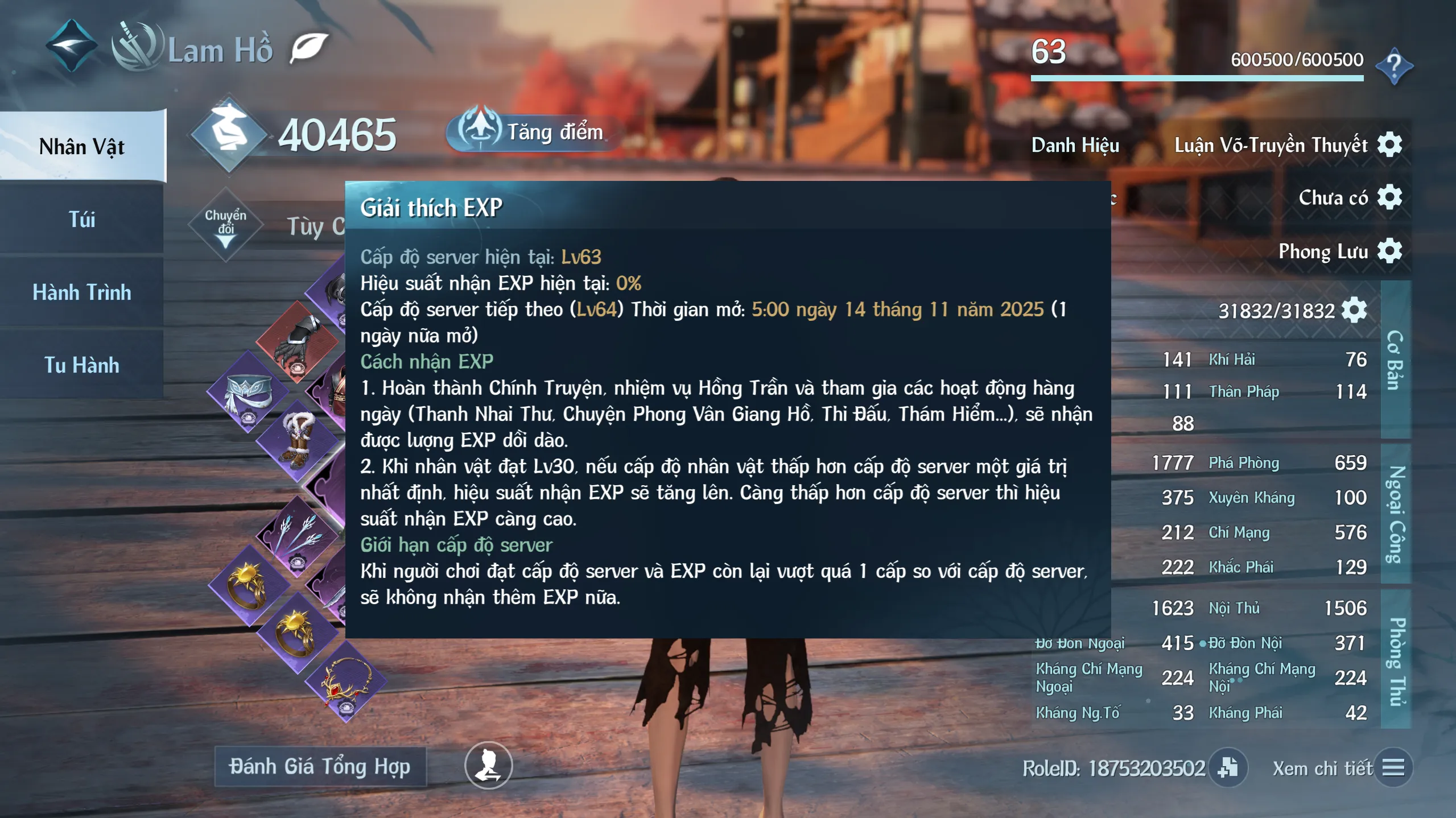
Task: Open the EXP help question mark
Action: tap(1394, 65)
